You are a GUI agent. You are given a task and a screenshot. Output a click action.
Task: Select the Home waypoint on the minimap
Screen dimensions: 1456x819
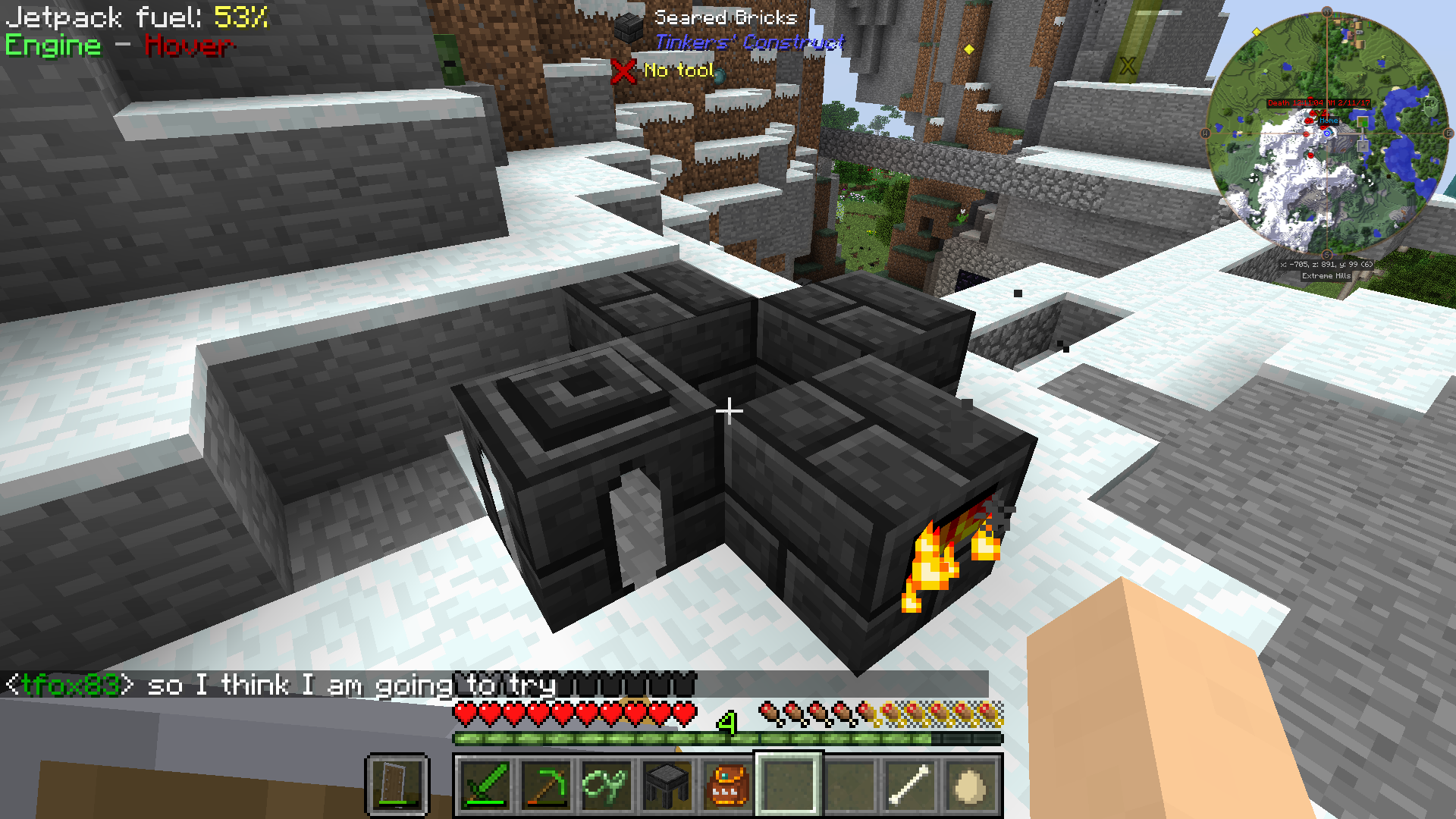pyautogui.click(x=1329, y=121)
